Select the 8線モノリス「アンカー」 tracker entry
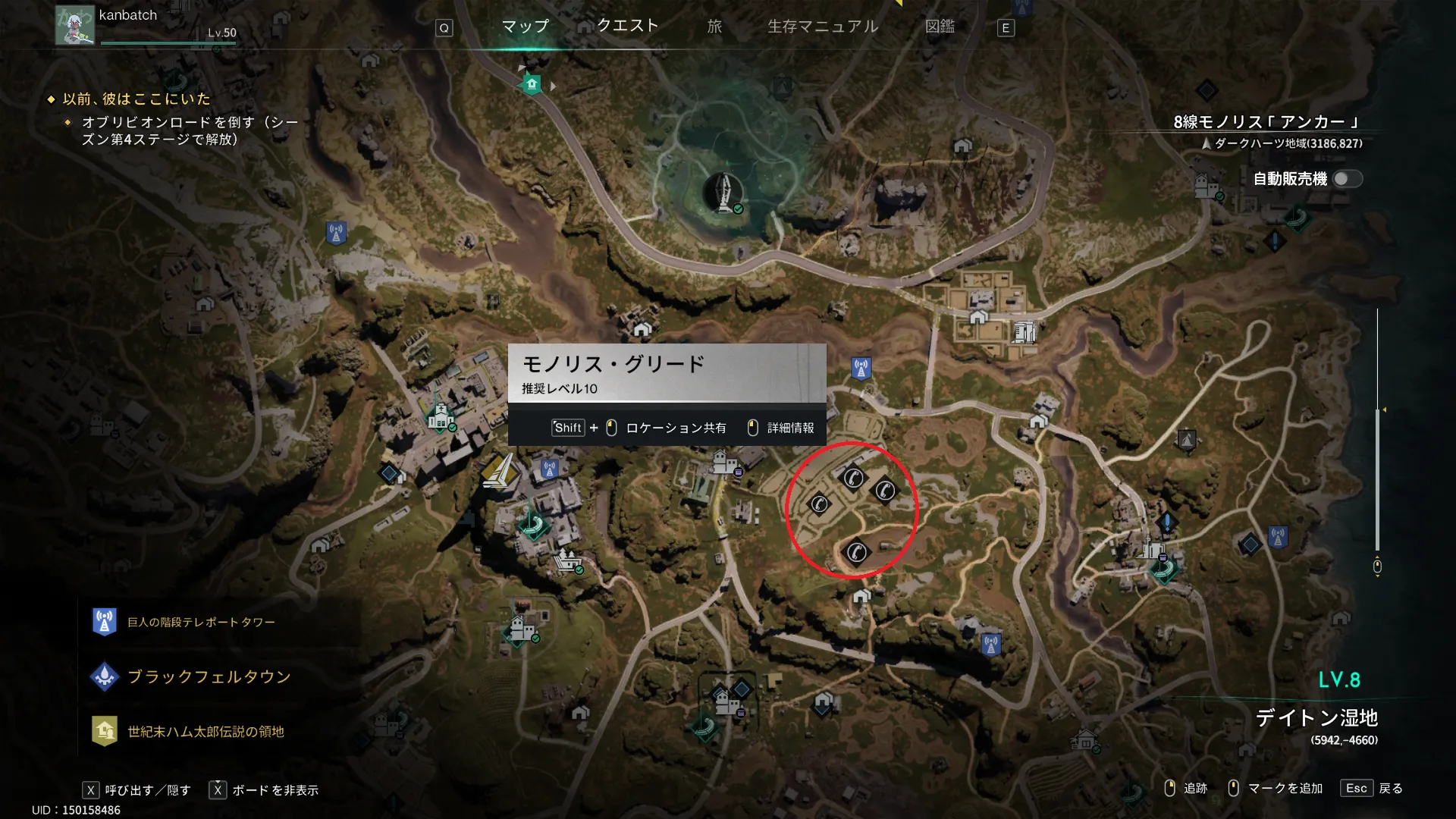Screen dimensions: 1456x819 pos(1266,122)
